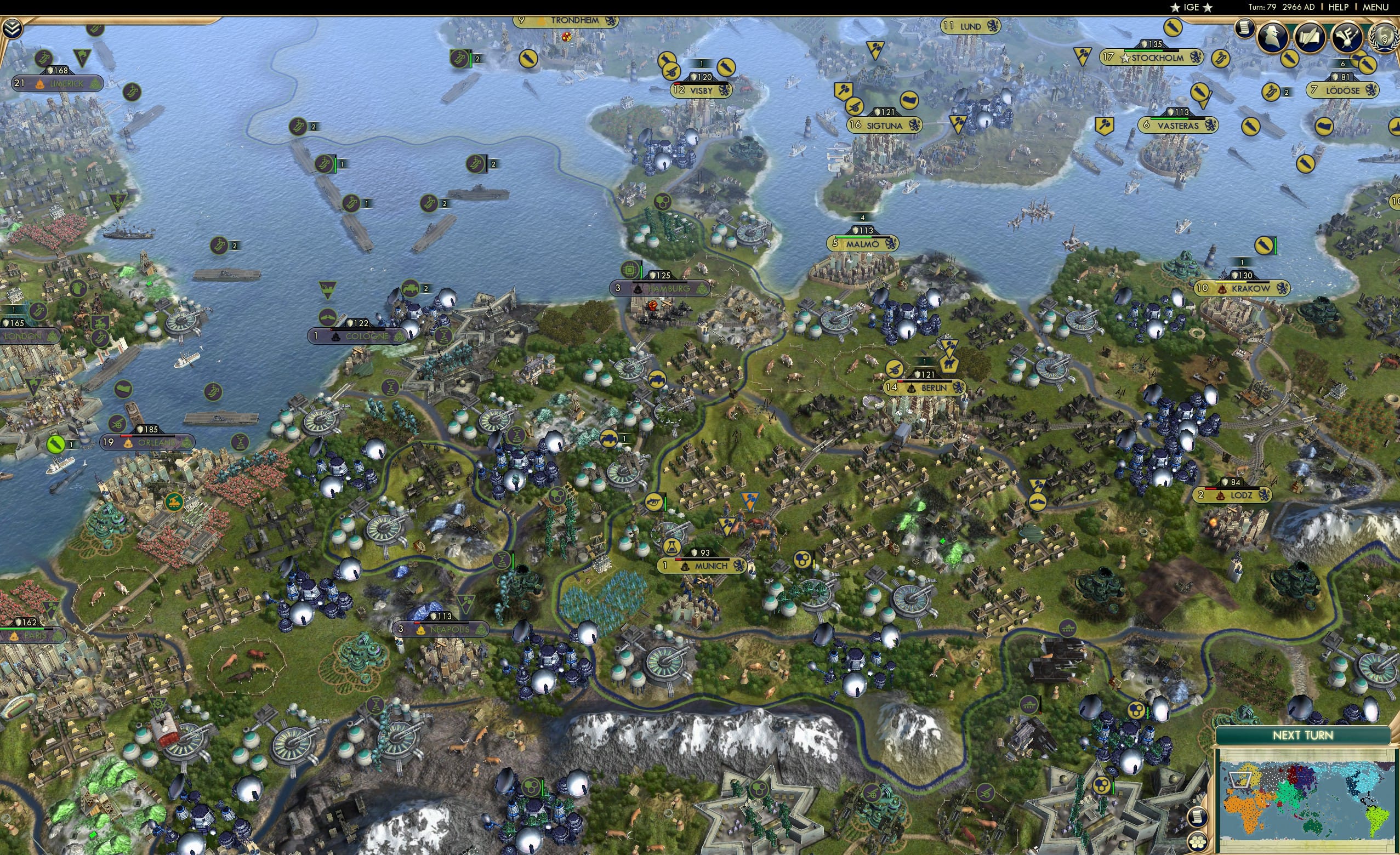
Task: Click Berlin's green growth progress bar
Action: [x=924, y=383]
